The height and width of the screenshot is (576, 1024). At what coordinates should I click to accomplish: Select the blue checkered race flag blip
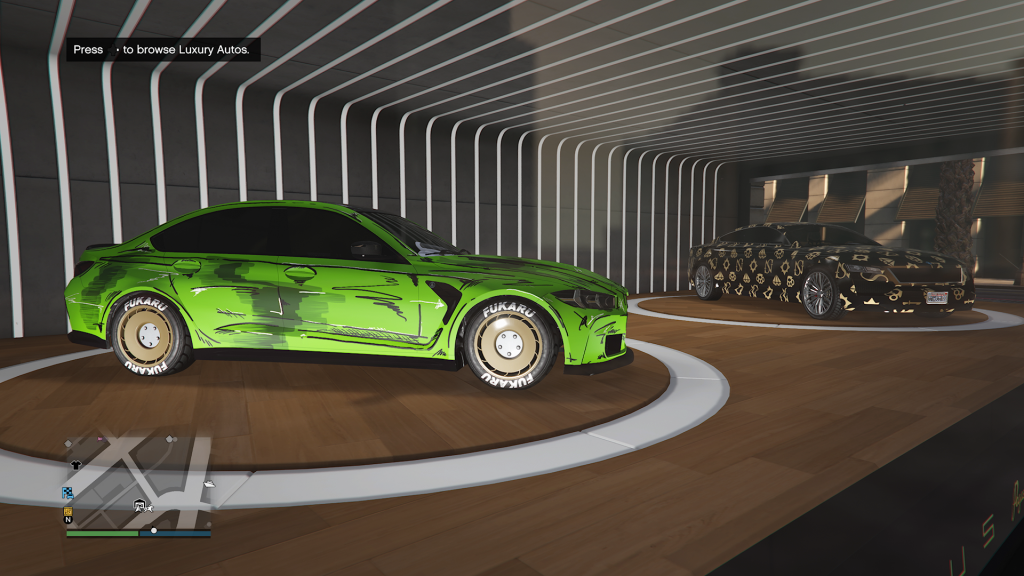pyautogui.click(x=68, y=493)
